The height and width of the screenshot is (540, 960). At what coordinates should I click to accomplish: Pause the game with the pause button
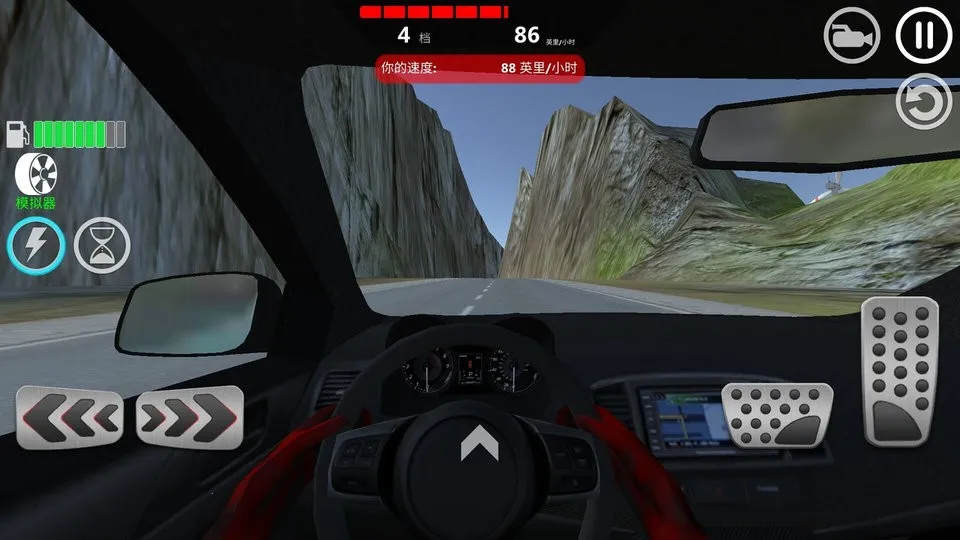(924, 36)
